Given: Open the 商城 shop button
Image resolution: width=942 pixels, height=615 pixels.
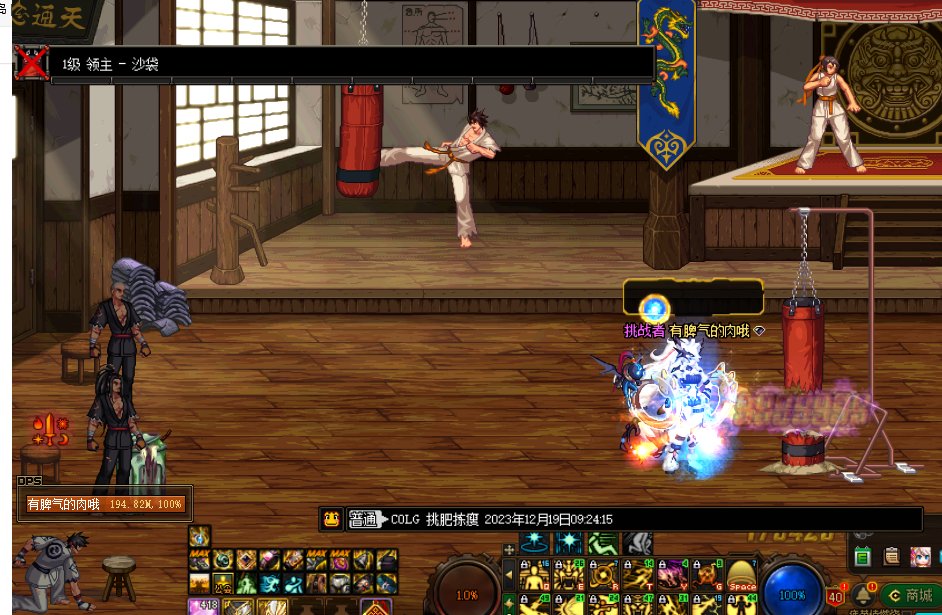Looking at the screenshot, I should 910,596.
